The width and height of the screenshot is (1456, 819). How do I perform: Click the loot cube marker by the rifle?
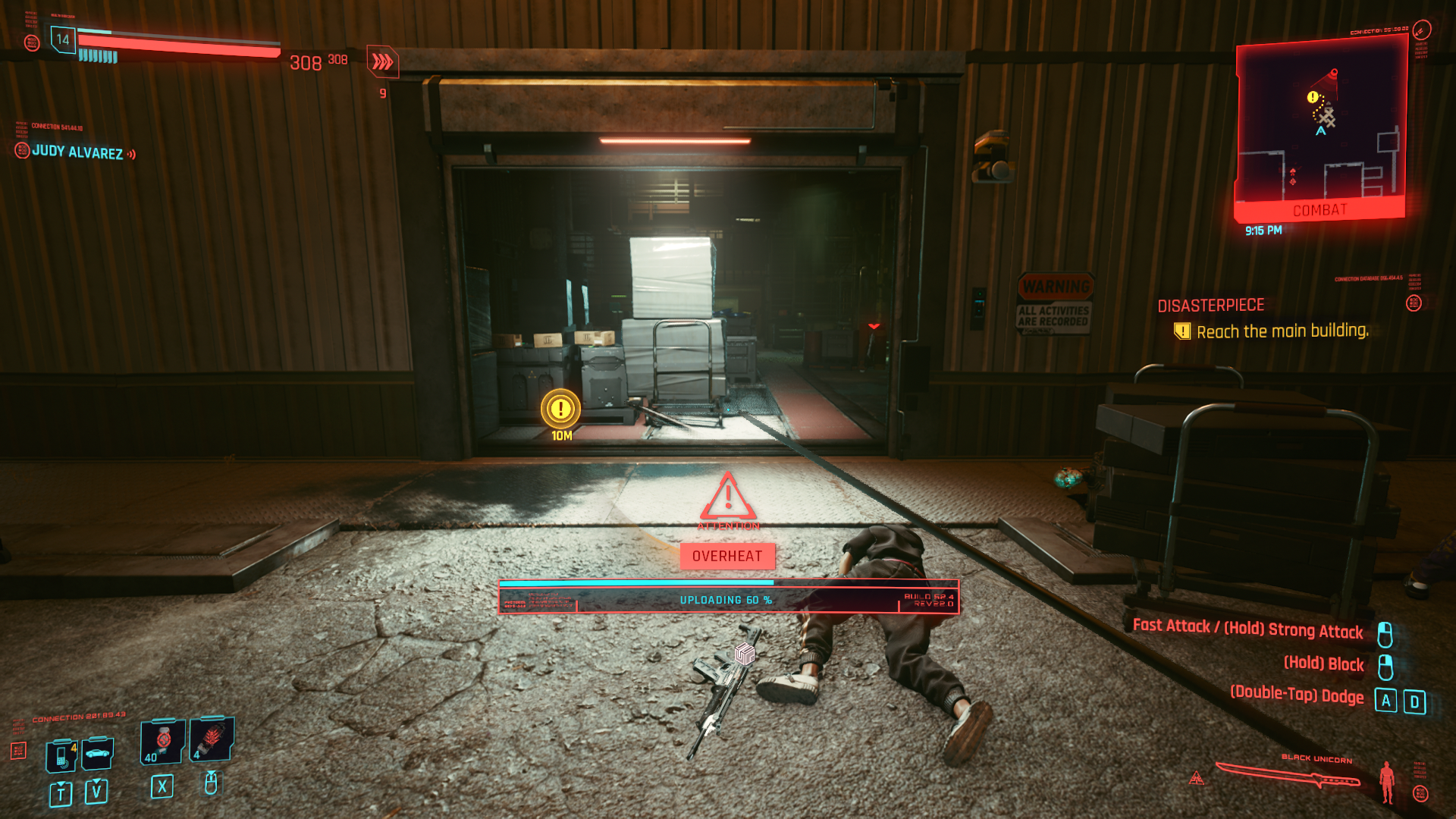click(x=745, y=653)
